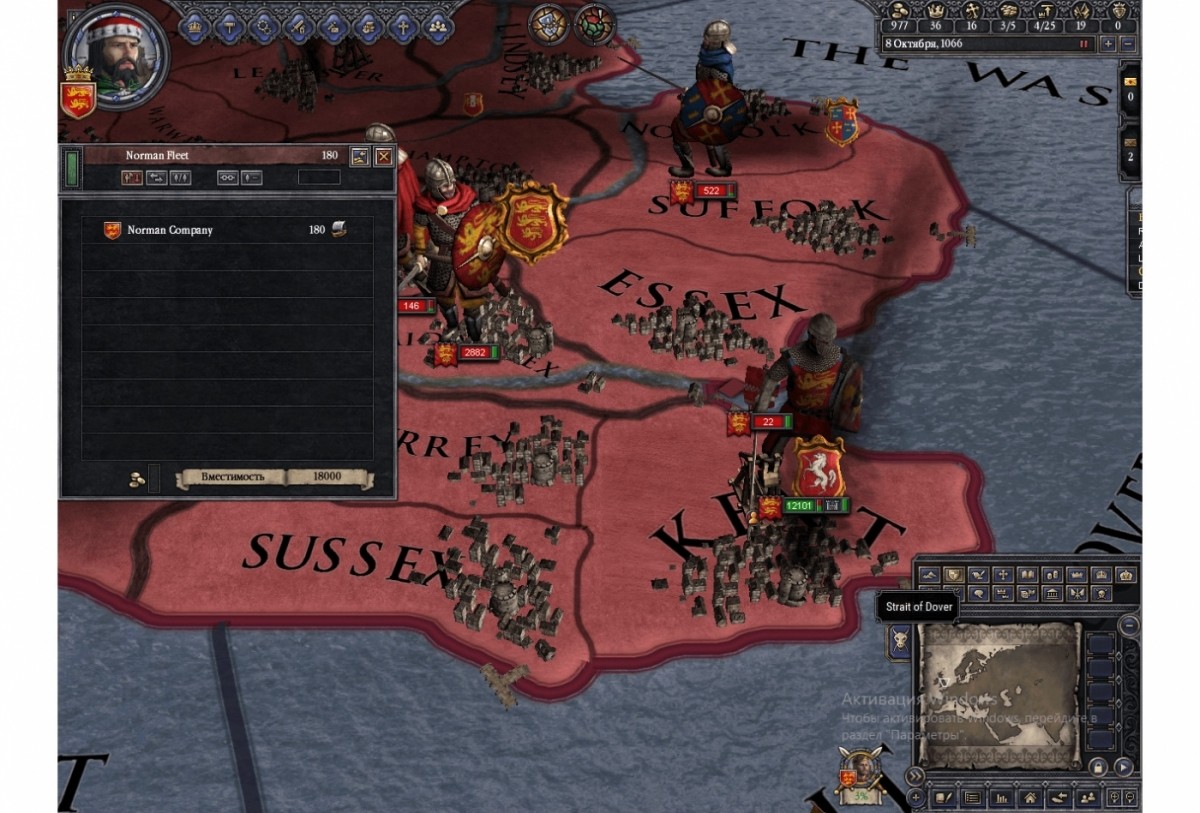Image resolution: width=1200 pixels, height=813 pixels.
Task: Open the Religion tab with cross icon
Action: coord(404,25)
